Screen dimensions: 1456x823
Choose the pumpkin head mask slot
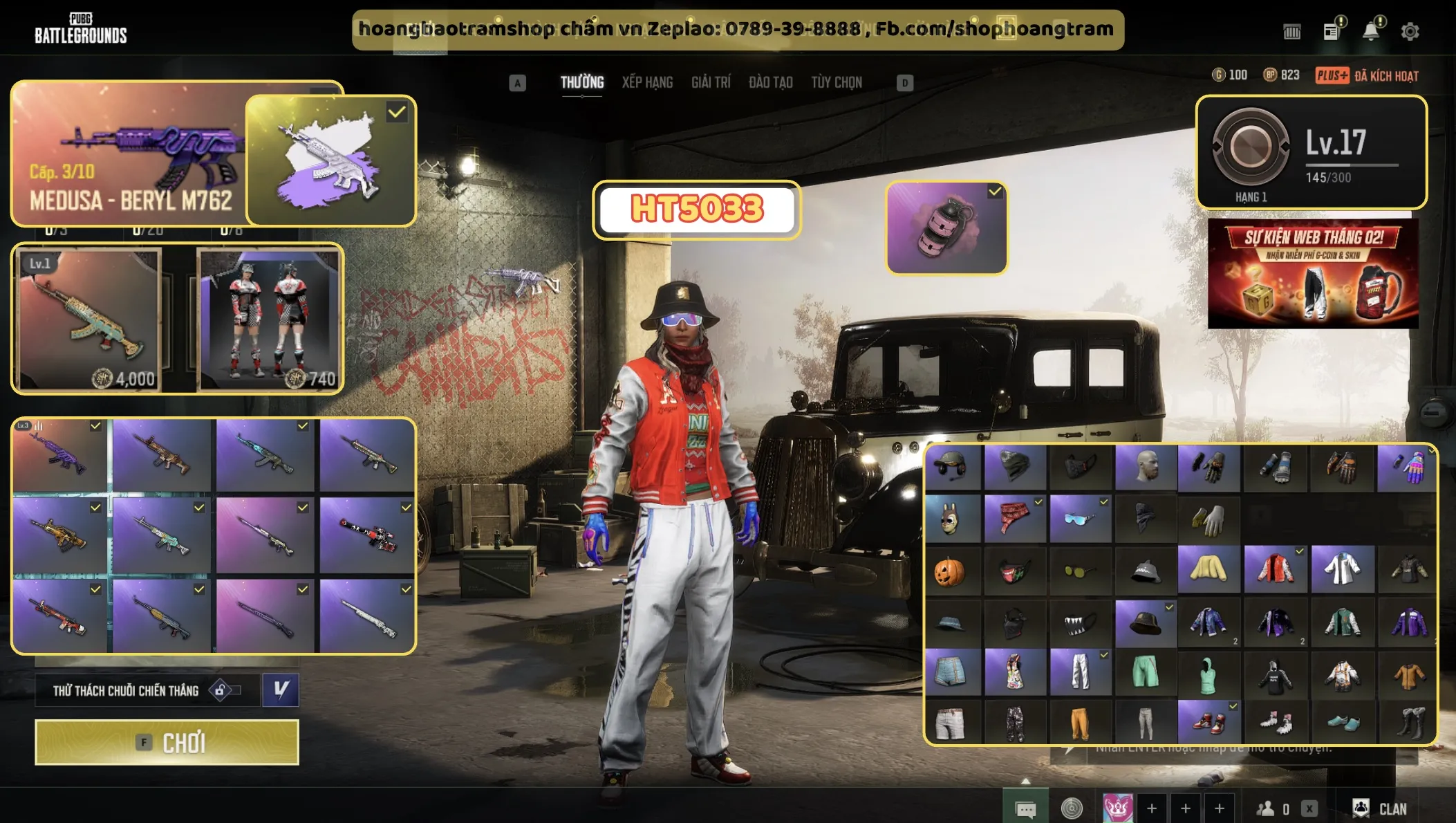[x=950, y=572]
